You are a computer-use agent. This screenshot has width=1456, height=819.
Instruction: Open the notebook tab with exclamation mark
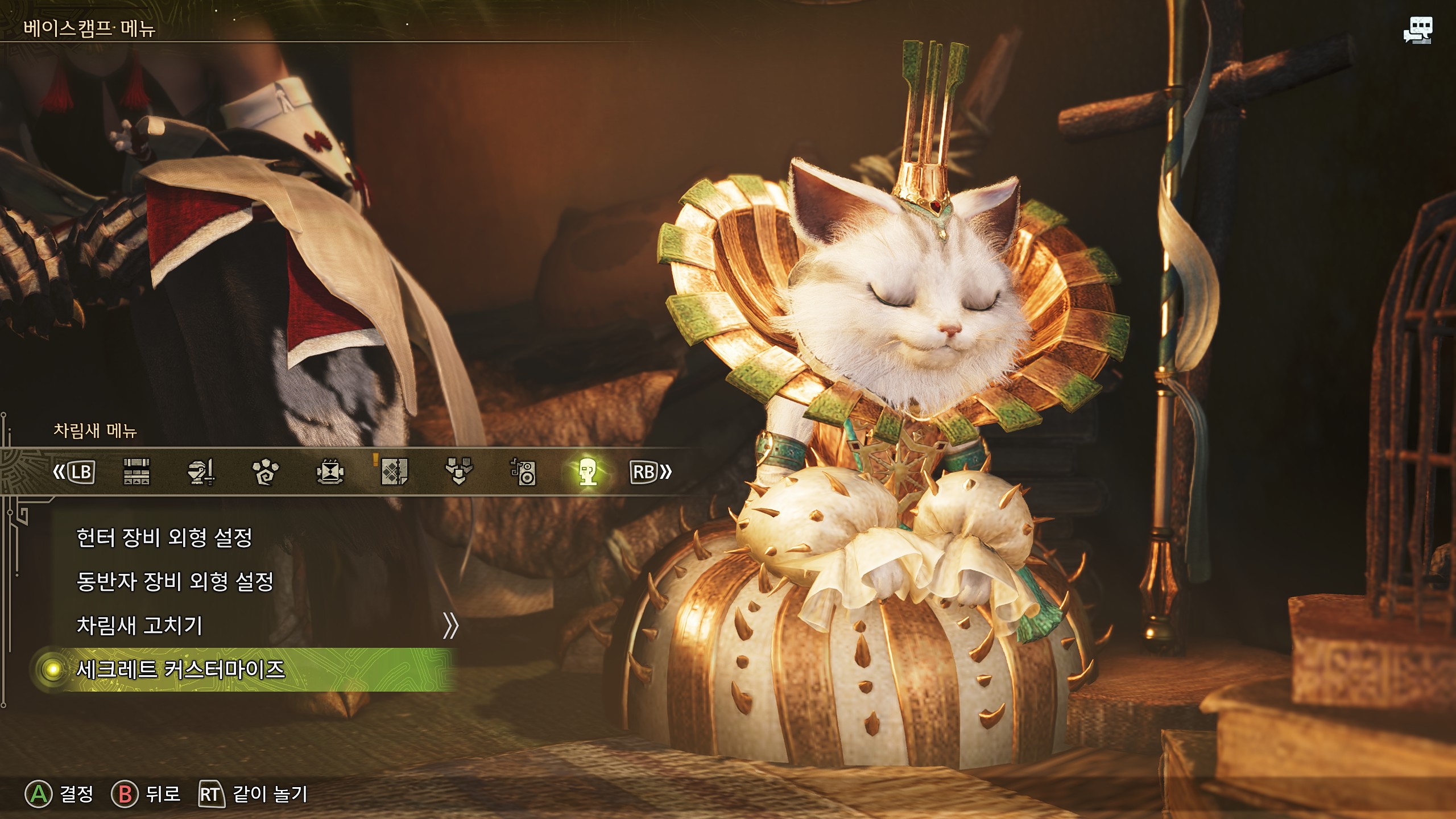point(394,472)
